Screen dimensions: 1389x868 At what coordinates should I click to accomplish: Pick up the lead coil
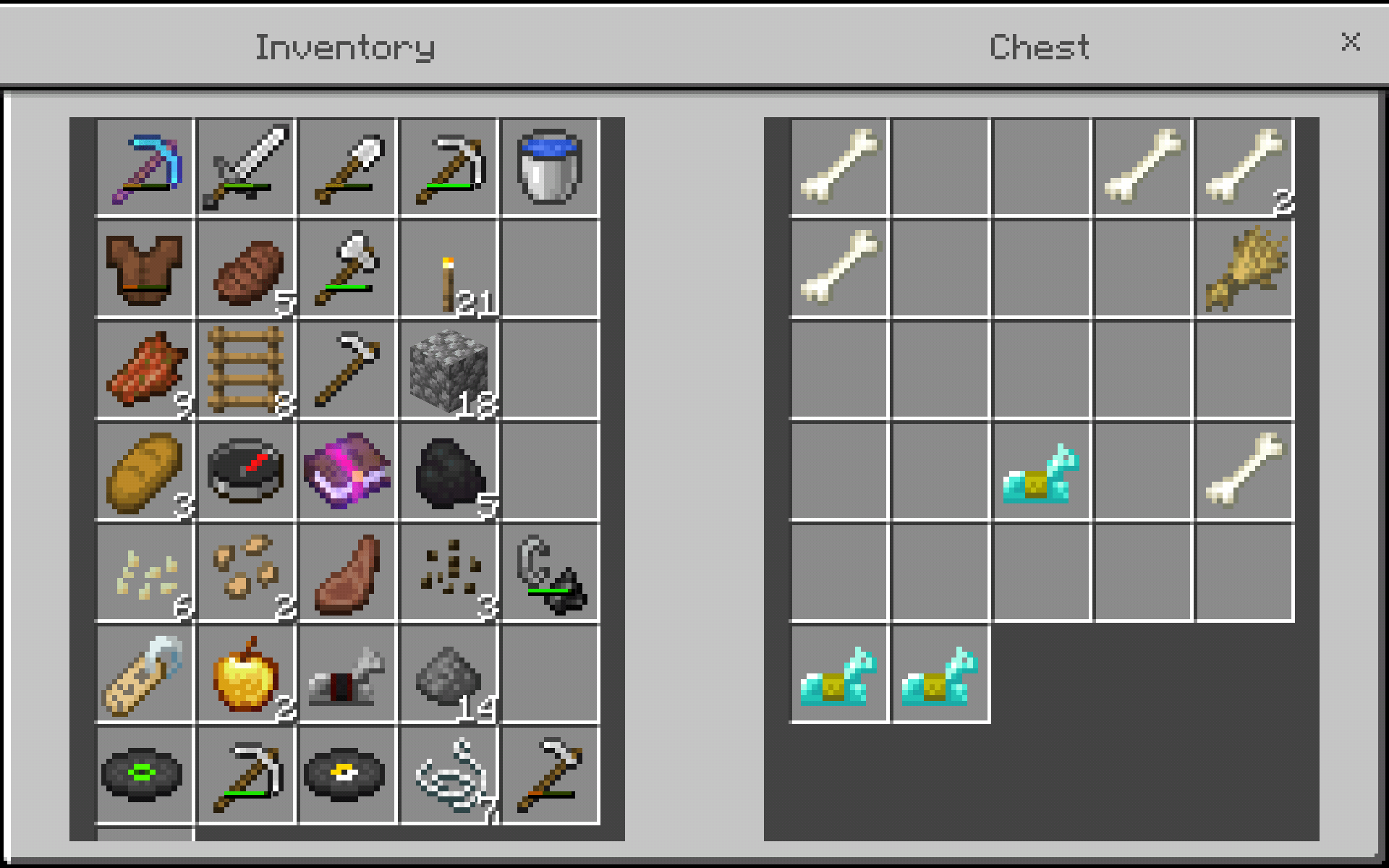tap(449, 775)
